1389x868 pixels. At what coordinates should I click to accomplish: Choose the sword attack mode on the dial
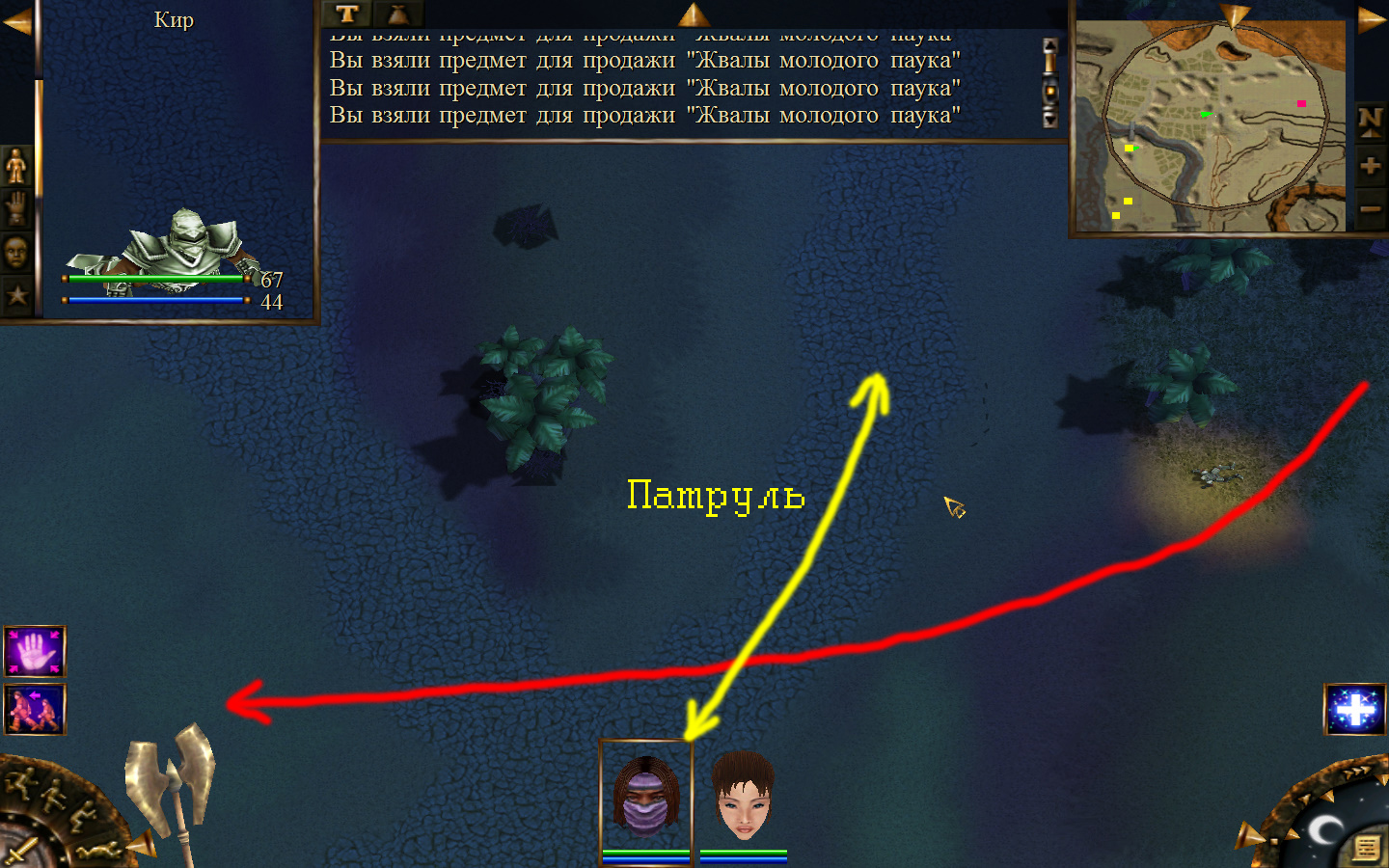(x=19, y=851)
